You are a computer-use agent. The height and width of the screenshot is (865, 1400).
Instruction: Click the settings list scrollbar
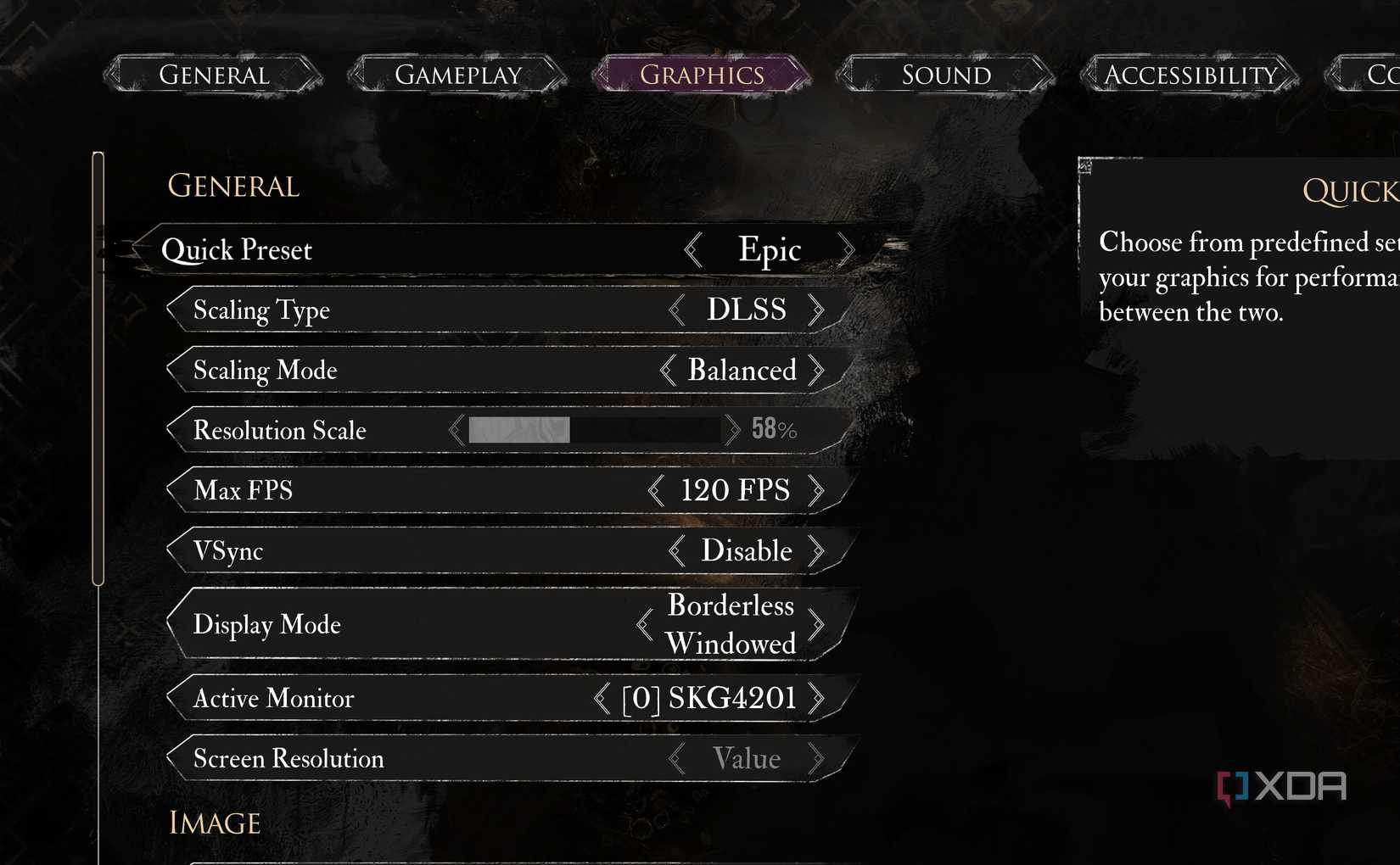98,369
